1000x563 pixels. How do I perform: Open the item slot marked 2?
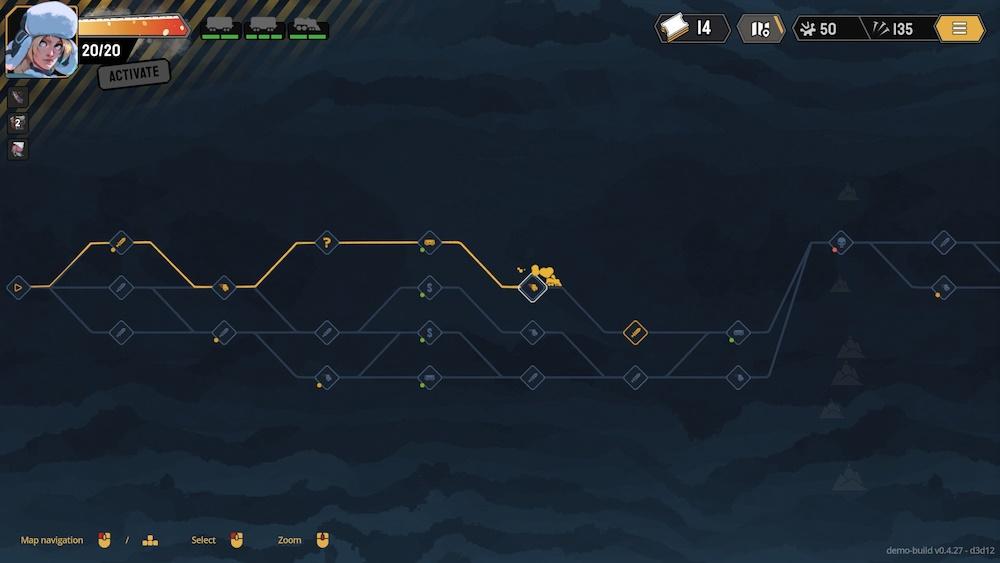pos(17,123)
